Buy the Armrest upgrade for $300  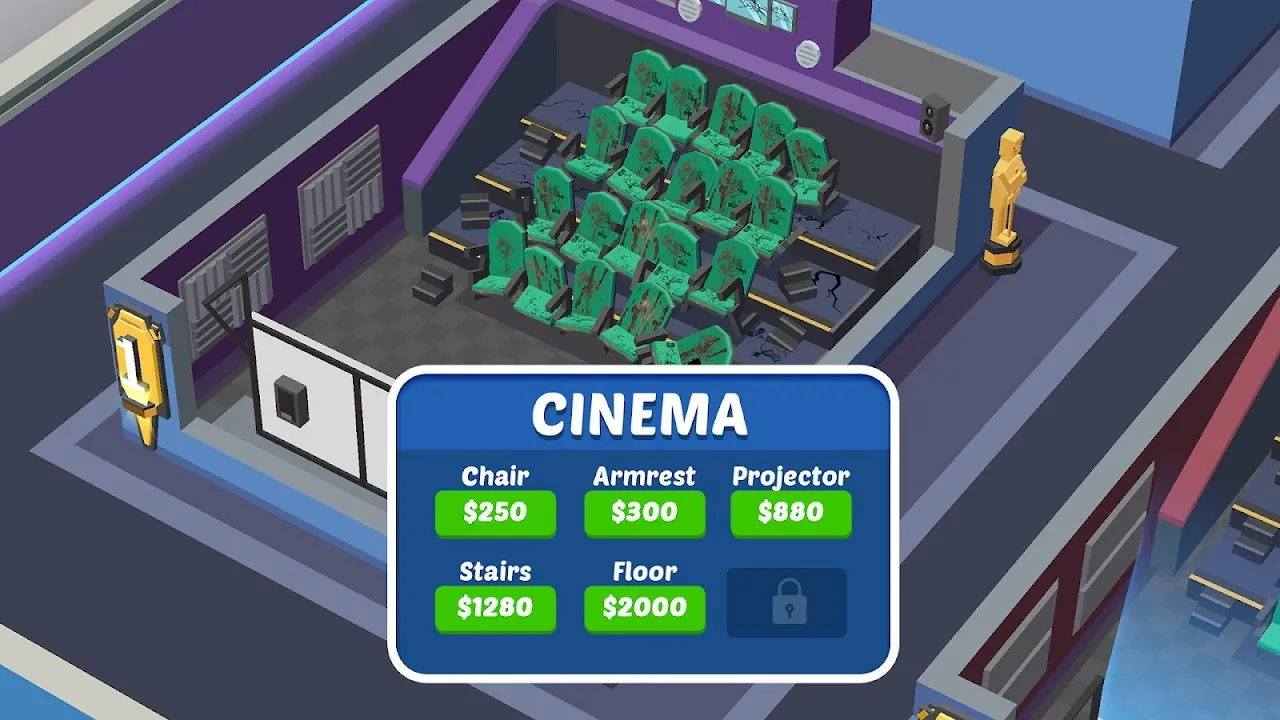click(645, 514)
